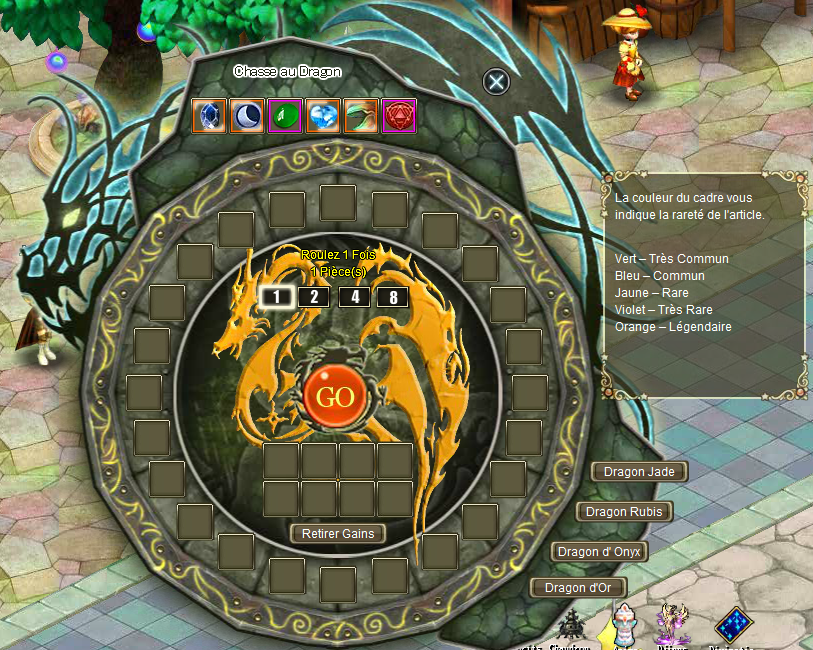Set the roll count to 2

pos(313,296)
